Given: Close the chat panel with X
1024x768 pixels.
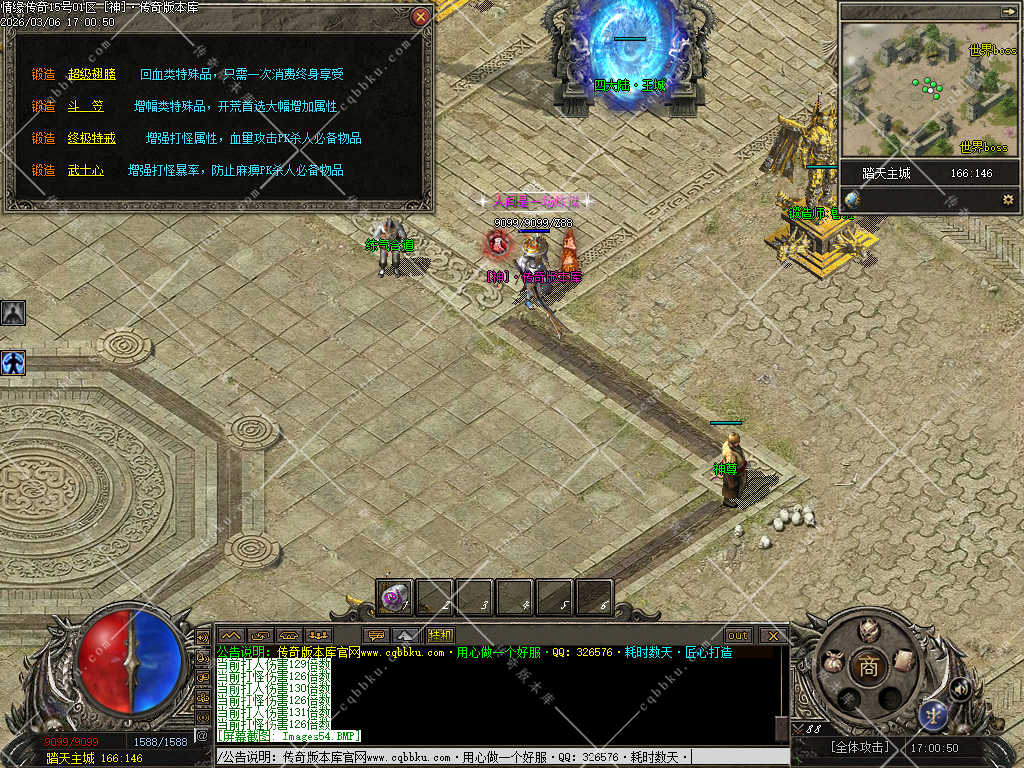Looking at the screenshot, I should [x=773, y=635].
